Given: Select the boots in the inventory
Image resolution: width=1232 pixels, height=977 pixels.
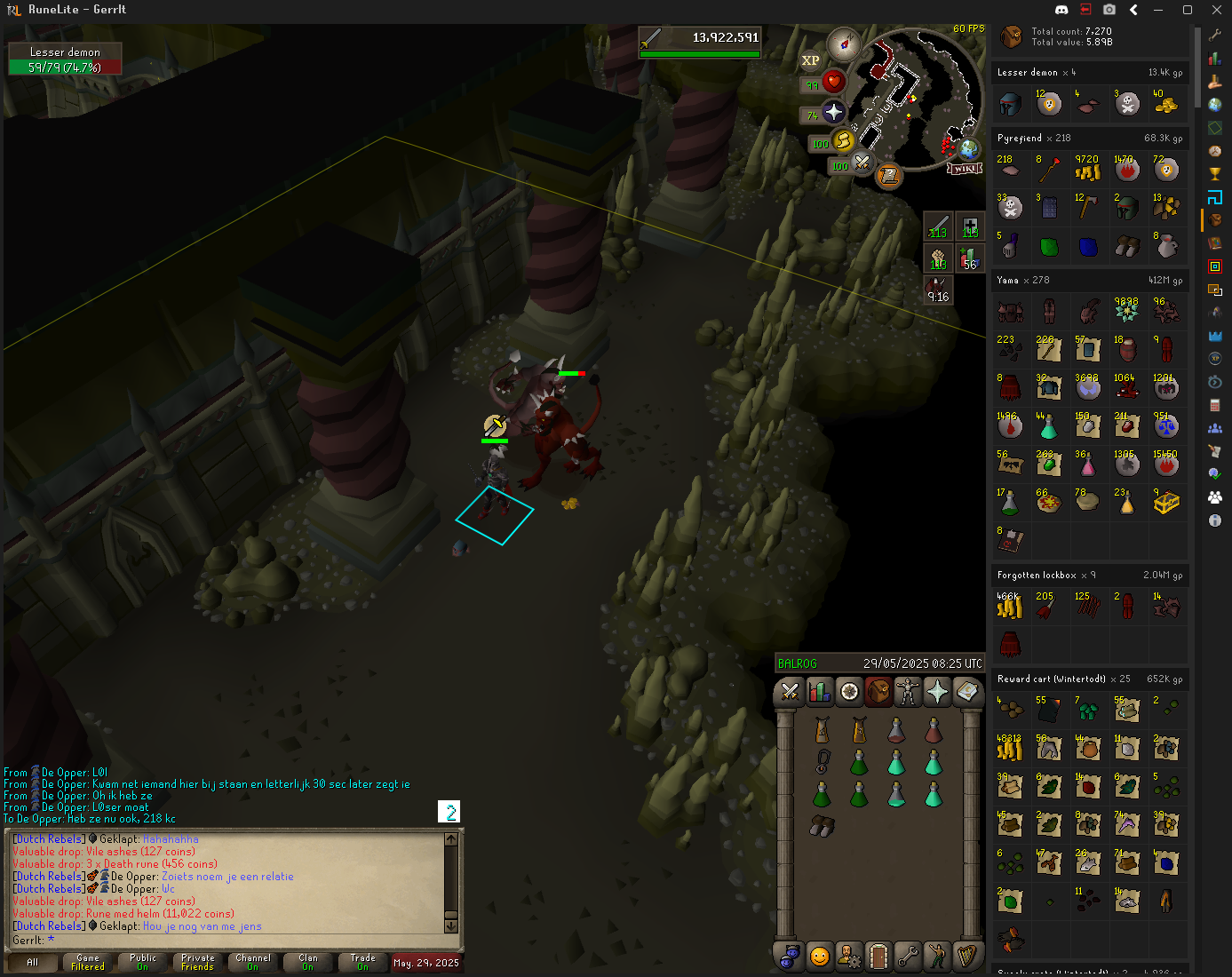Looking at the screenshot, I should tap(822, 827).
